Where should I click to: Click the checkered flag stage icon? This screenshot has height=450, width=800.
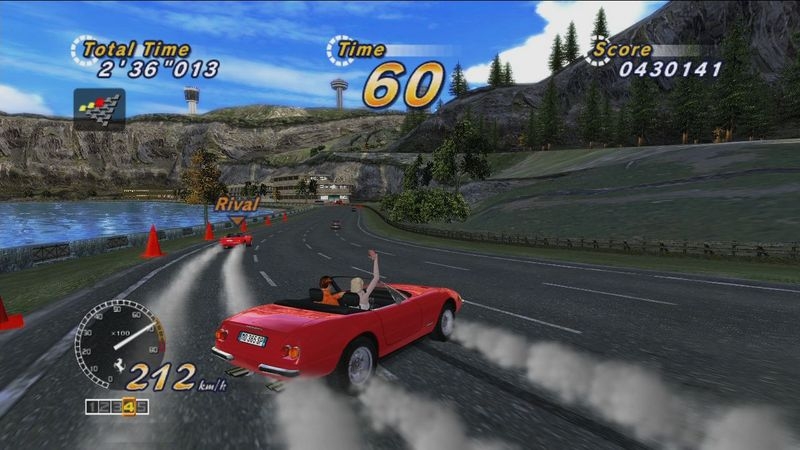point(99,109)
